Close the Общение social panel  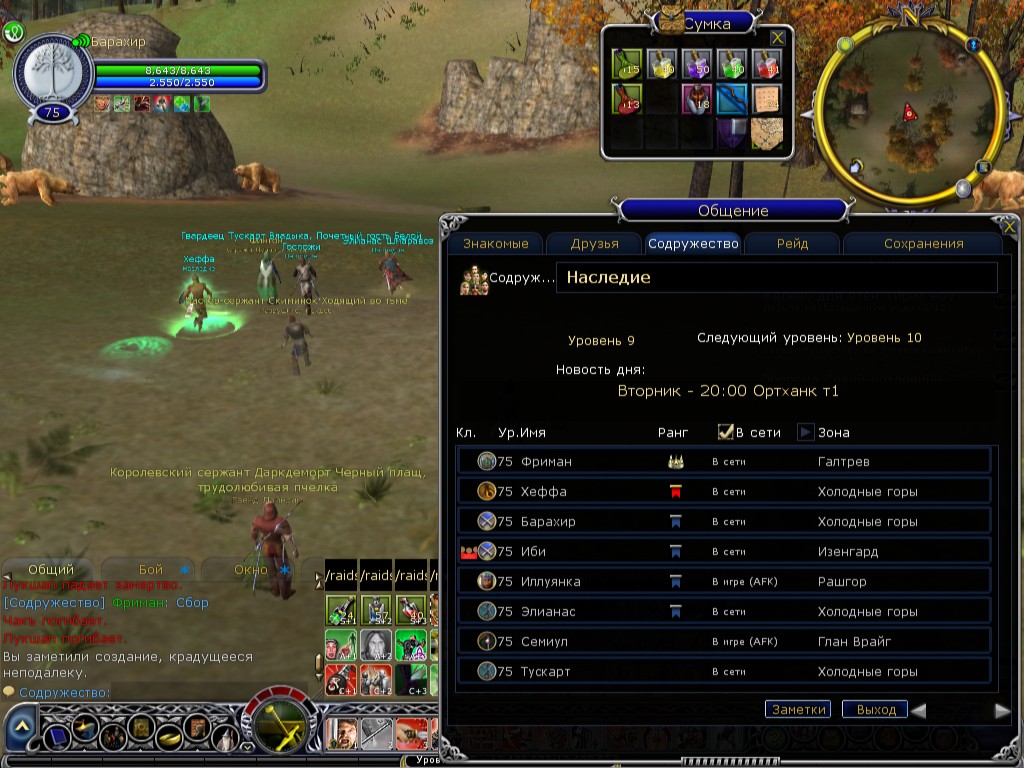(x=1009, y=228)
